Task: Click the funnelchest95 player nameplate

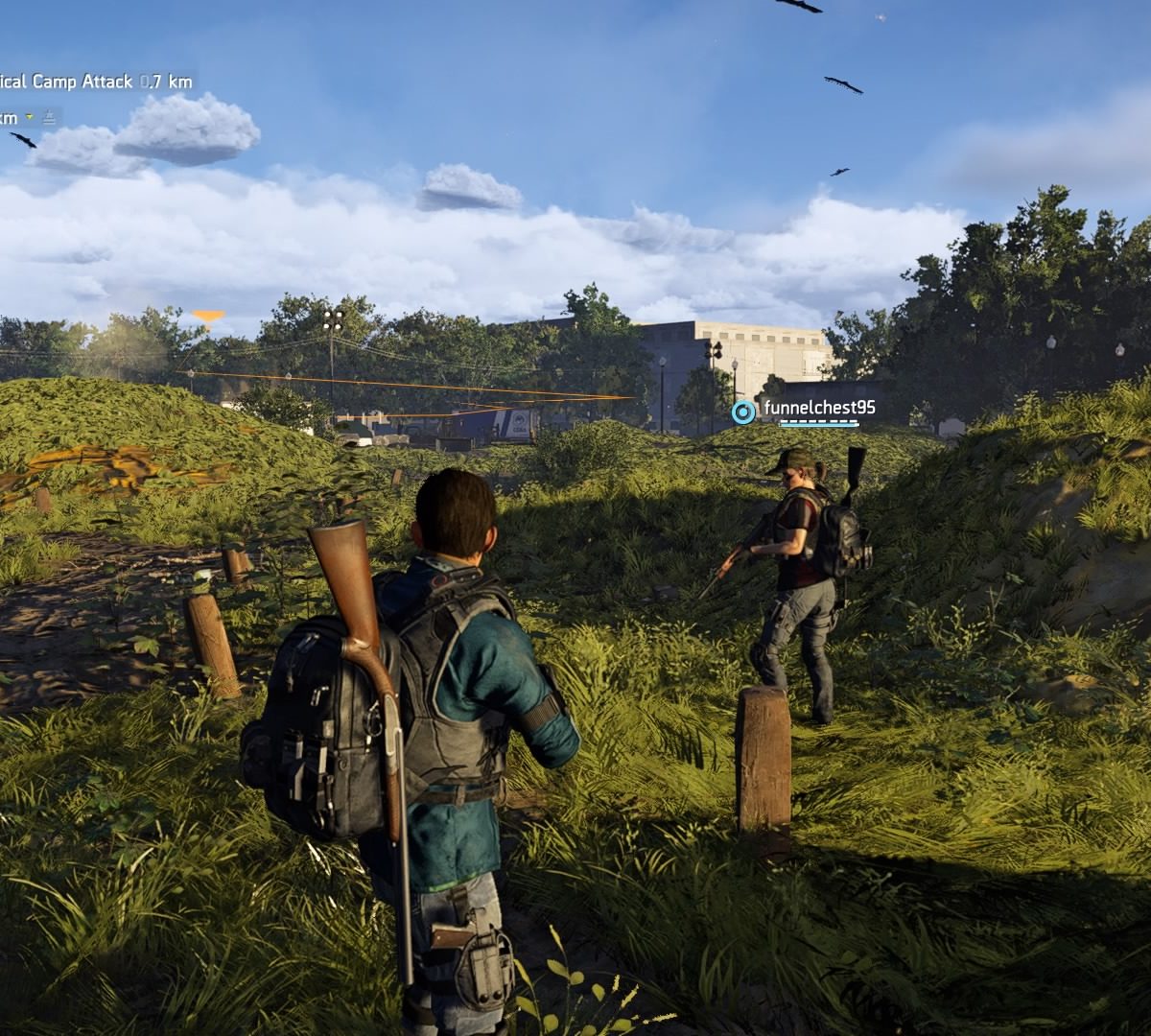Action: 818,408
